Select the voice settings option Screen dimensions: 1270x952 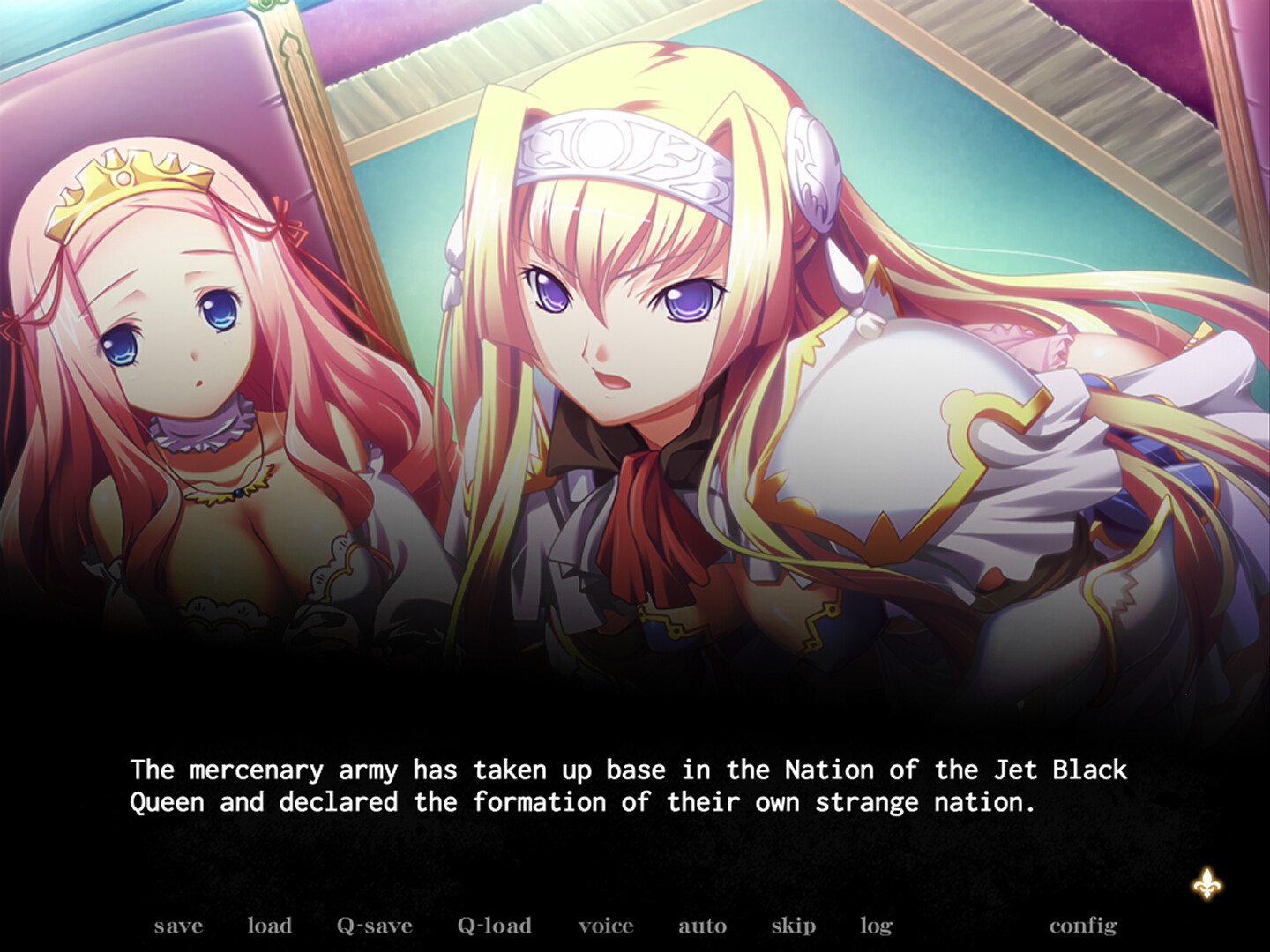click(606, 926)
